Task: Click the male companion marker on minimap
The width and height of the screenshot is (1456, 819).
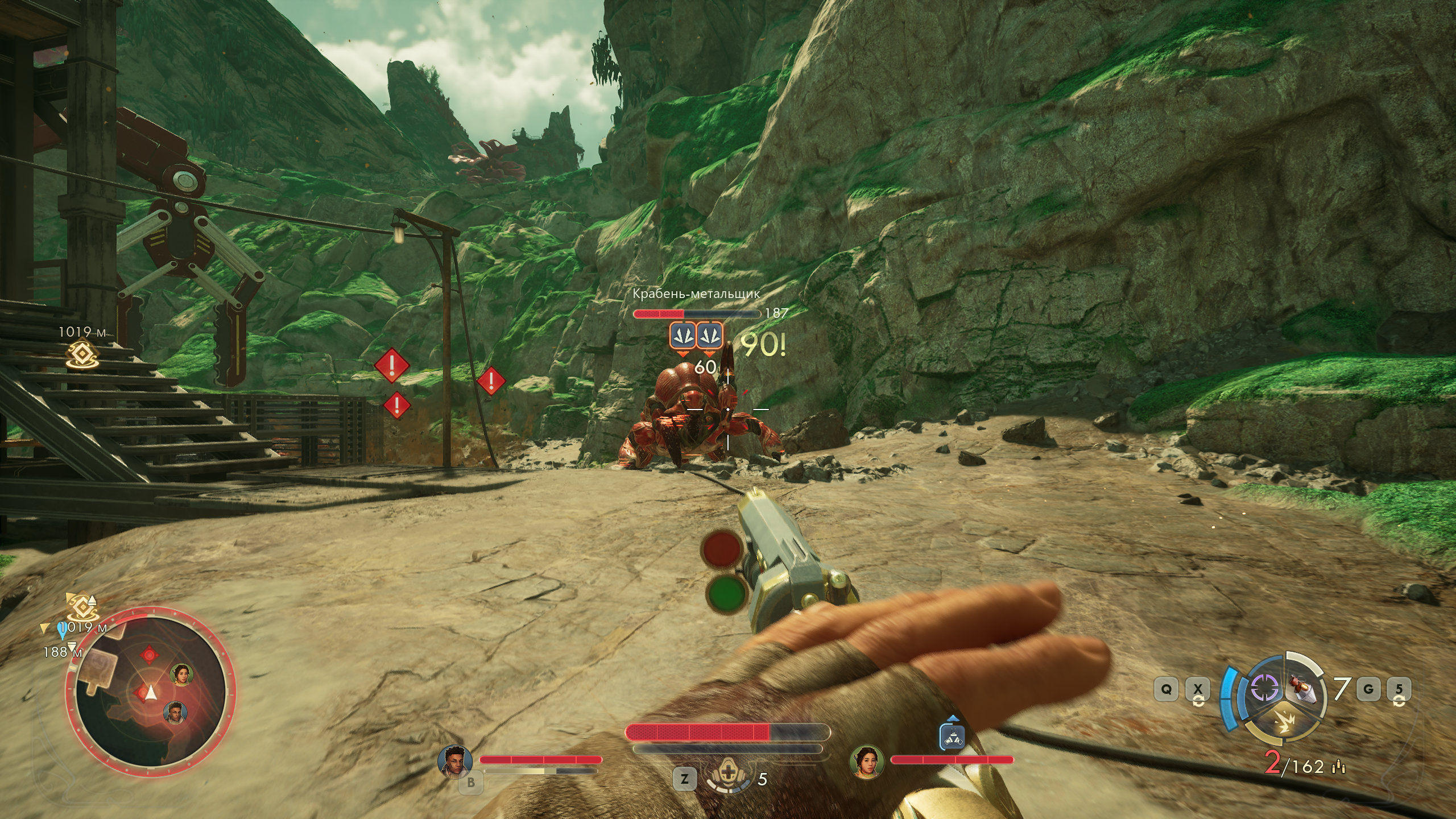Action: [175, 712]
